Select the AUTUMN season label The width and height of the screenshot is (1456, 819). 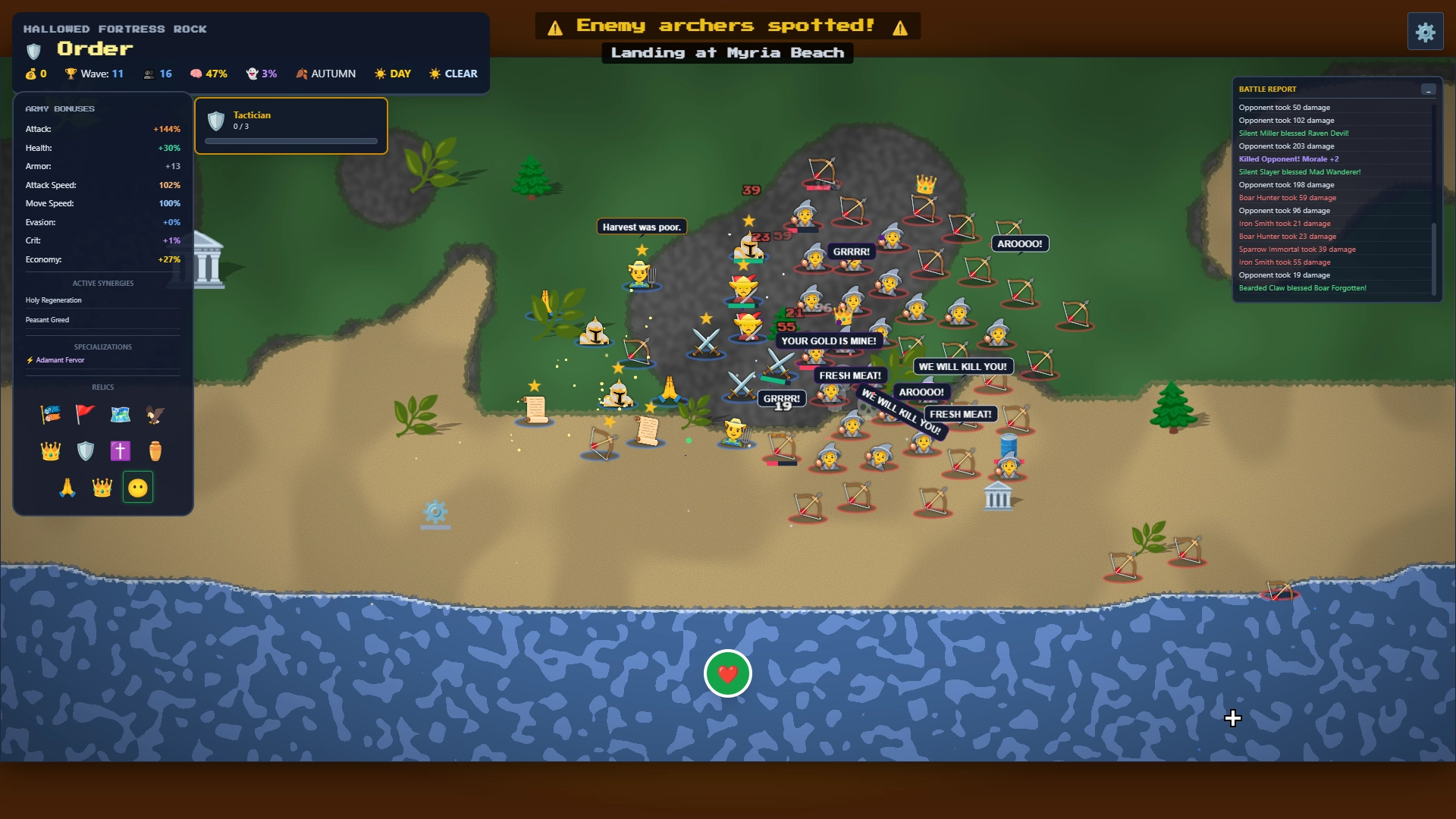point(326,74)
